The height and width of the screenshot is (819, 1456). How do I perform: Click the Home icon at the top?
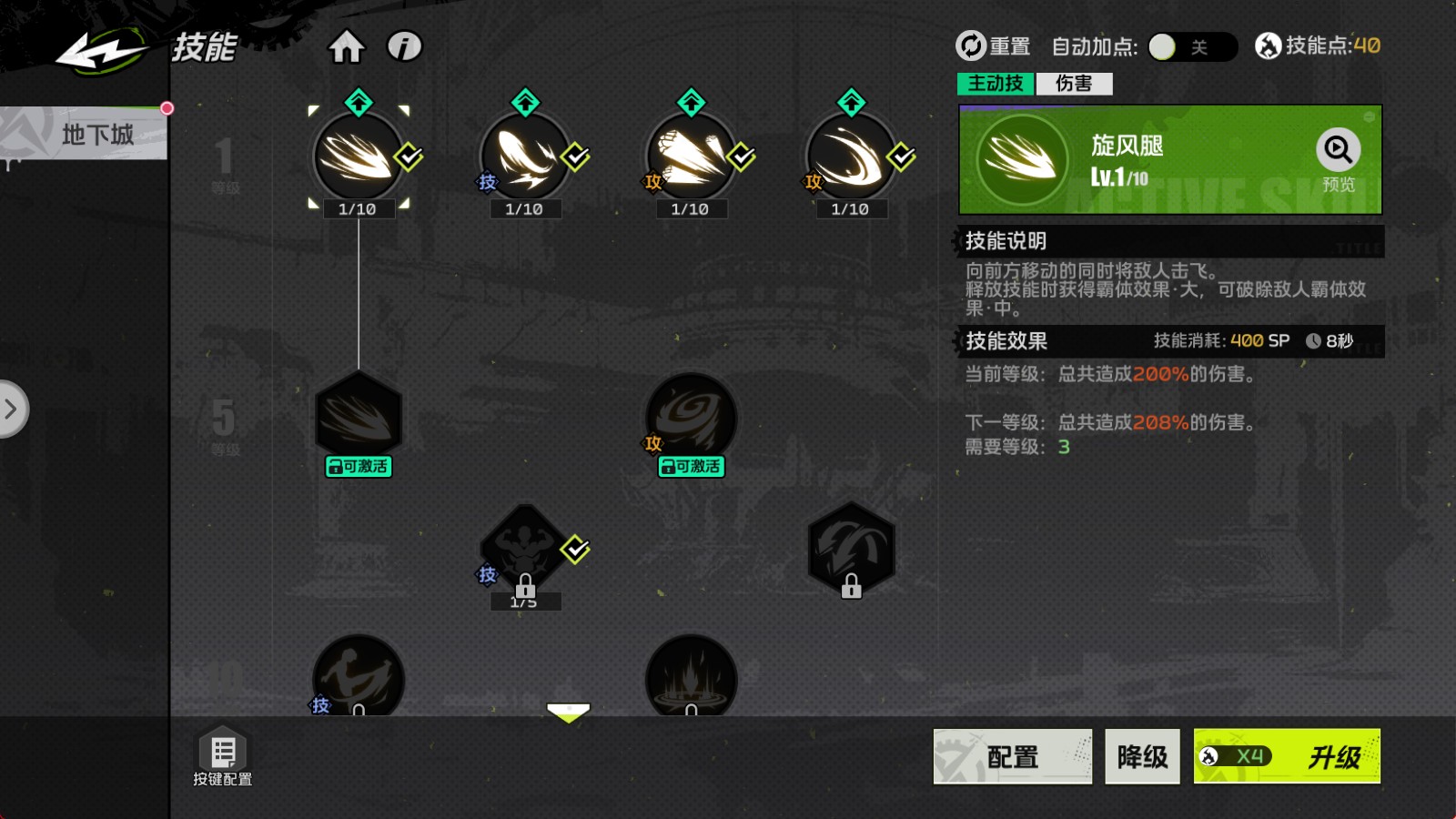tap(349, 46)
